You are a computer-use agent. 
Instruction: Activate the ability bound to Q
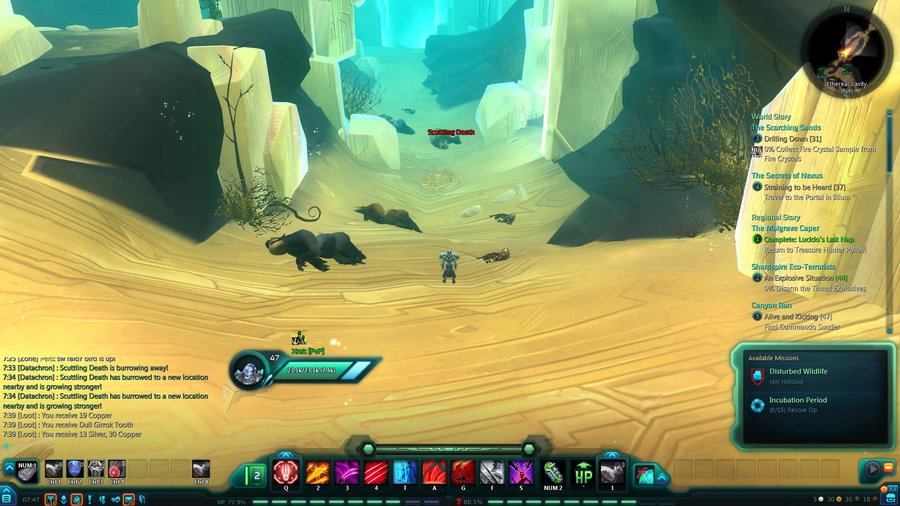click(x=285, y=471)
